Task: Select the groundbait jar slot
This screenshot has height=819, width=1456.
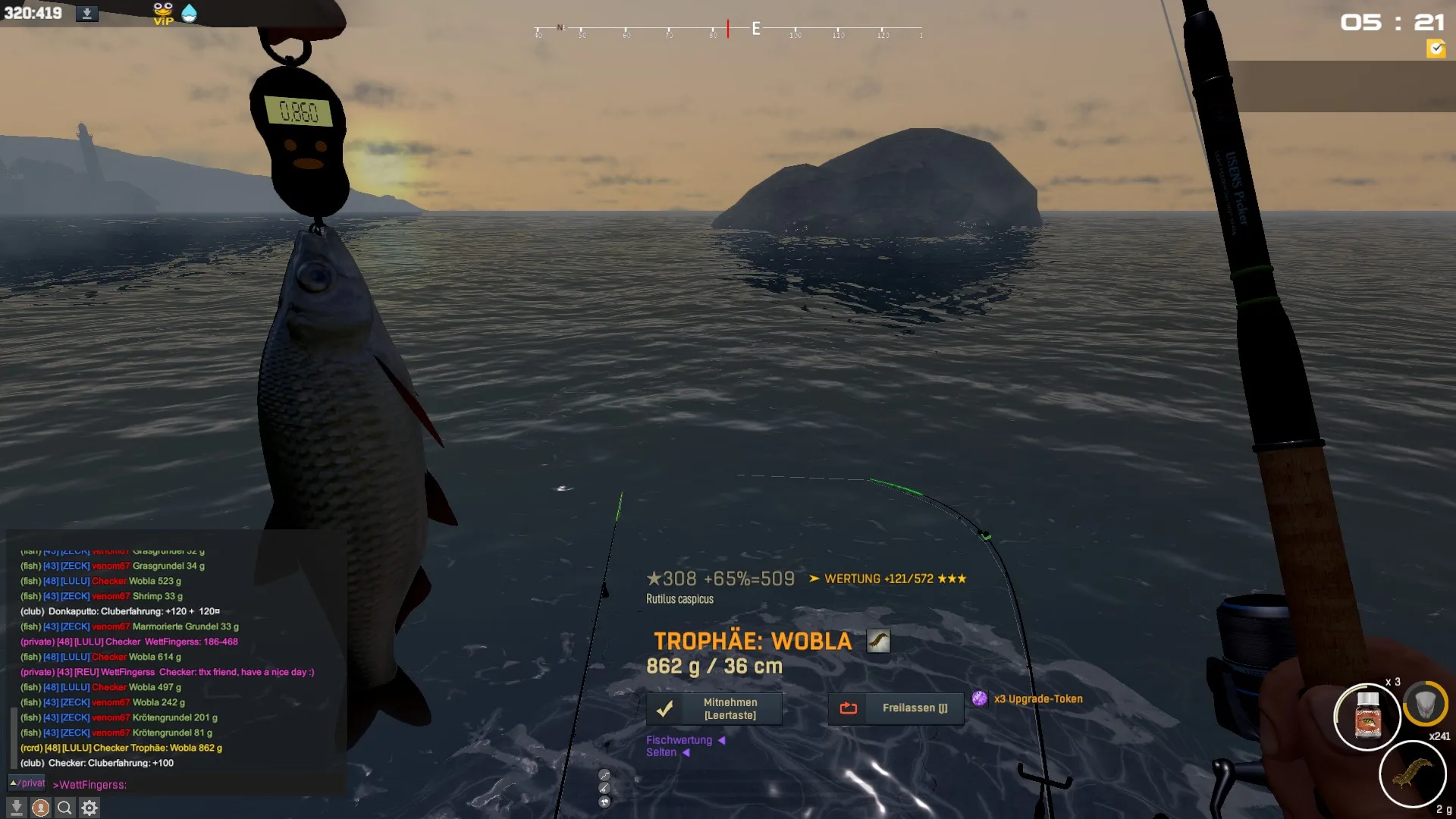Action: (x=1367, y=717)
